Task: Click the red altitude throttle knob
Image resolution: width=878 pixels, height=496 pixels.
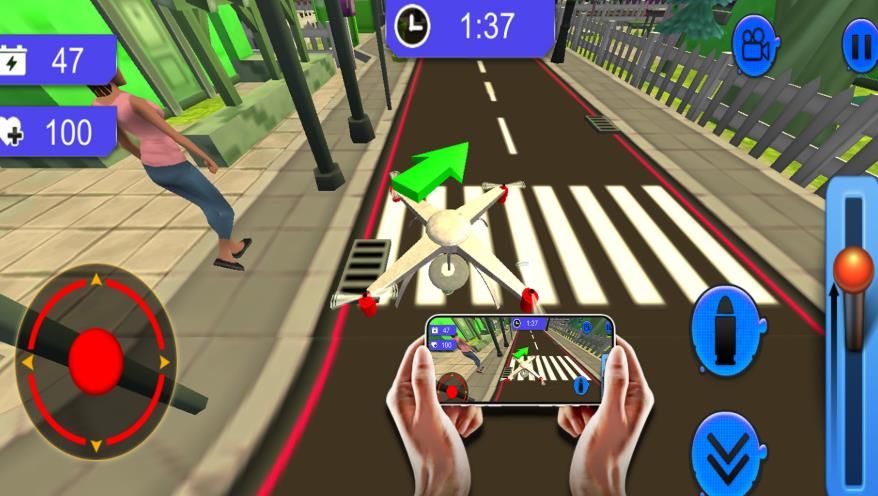Action: click(853, 268)
